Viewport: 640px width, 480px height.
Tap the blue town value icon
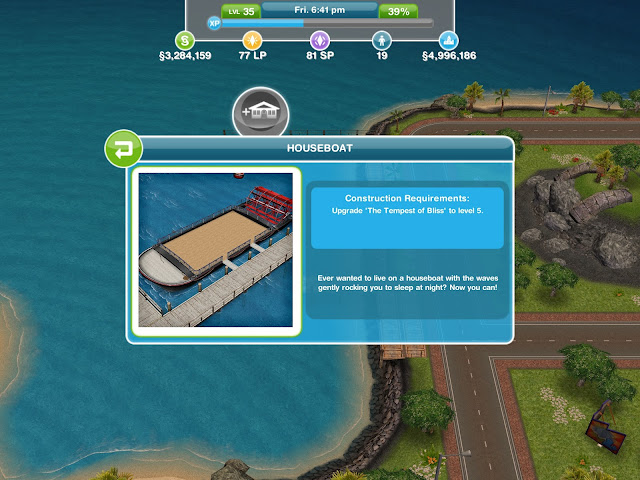(x=449, y=41)
